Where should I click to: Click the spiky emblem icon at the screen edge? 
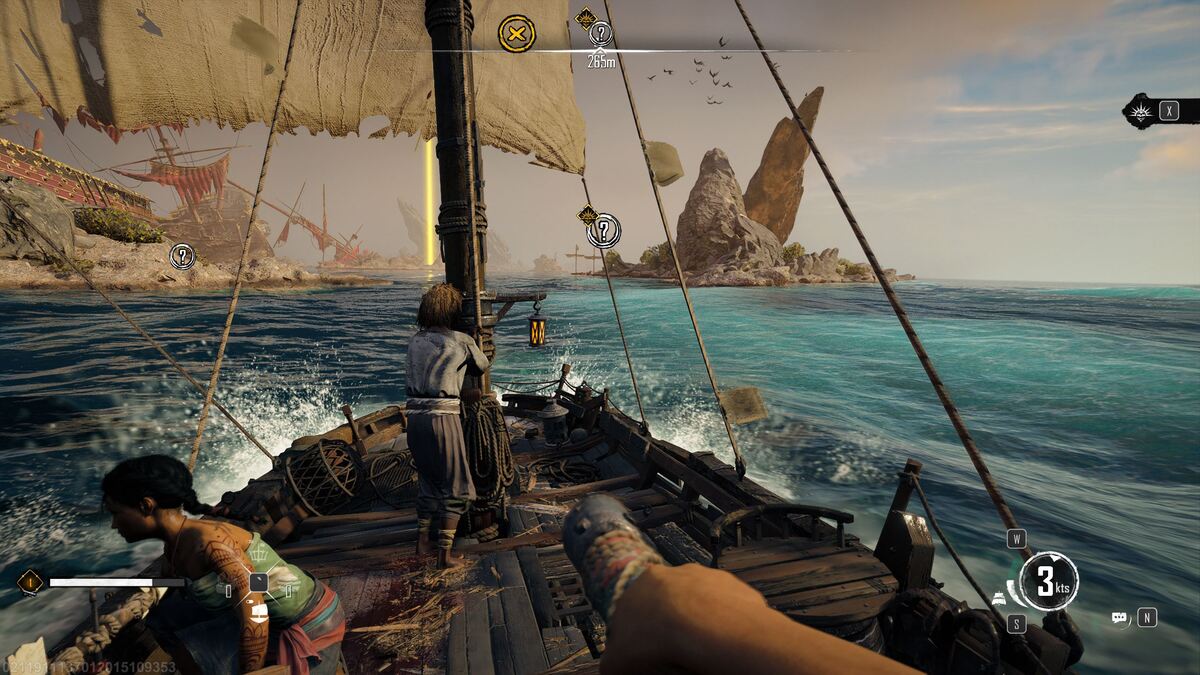coord(1139,111)
